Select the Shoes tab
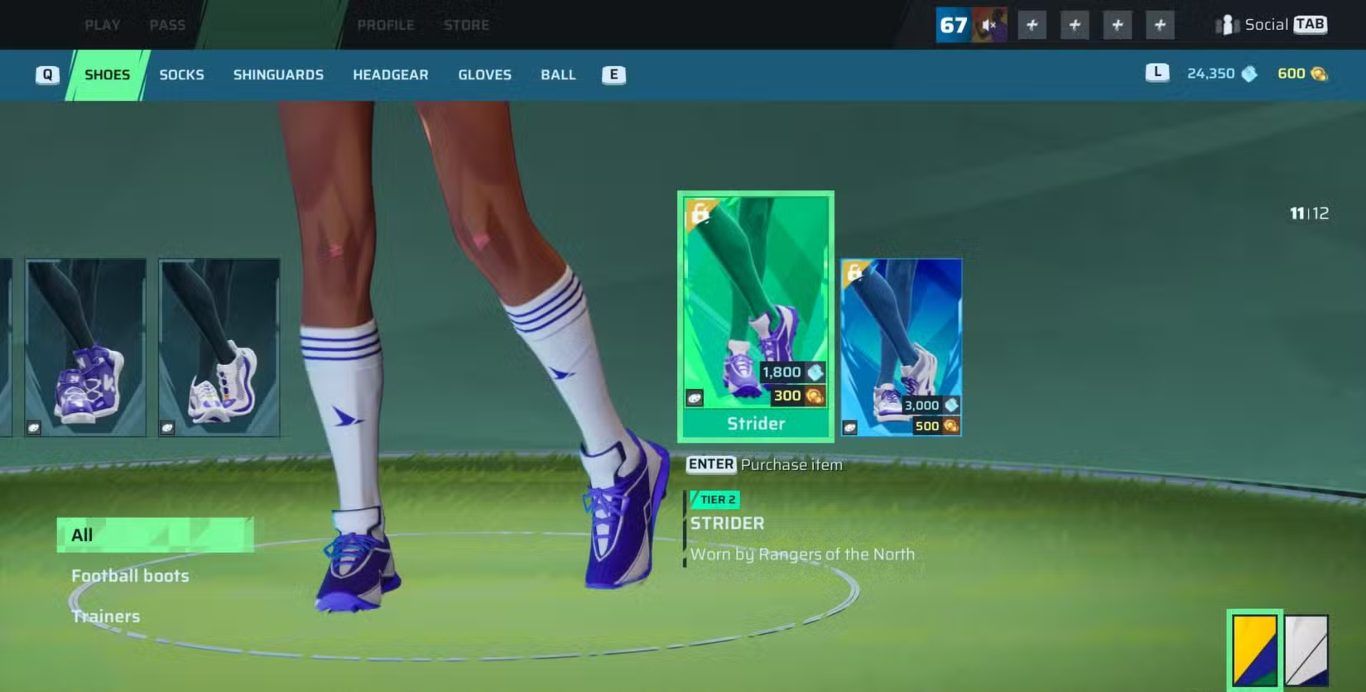 [107, 75]
